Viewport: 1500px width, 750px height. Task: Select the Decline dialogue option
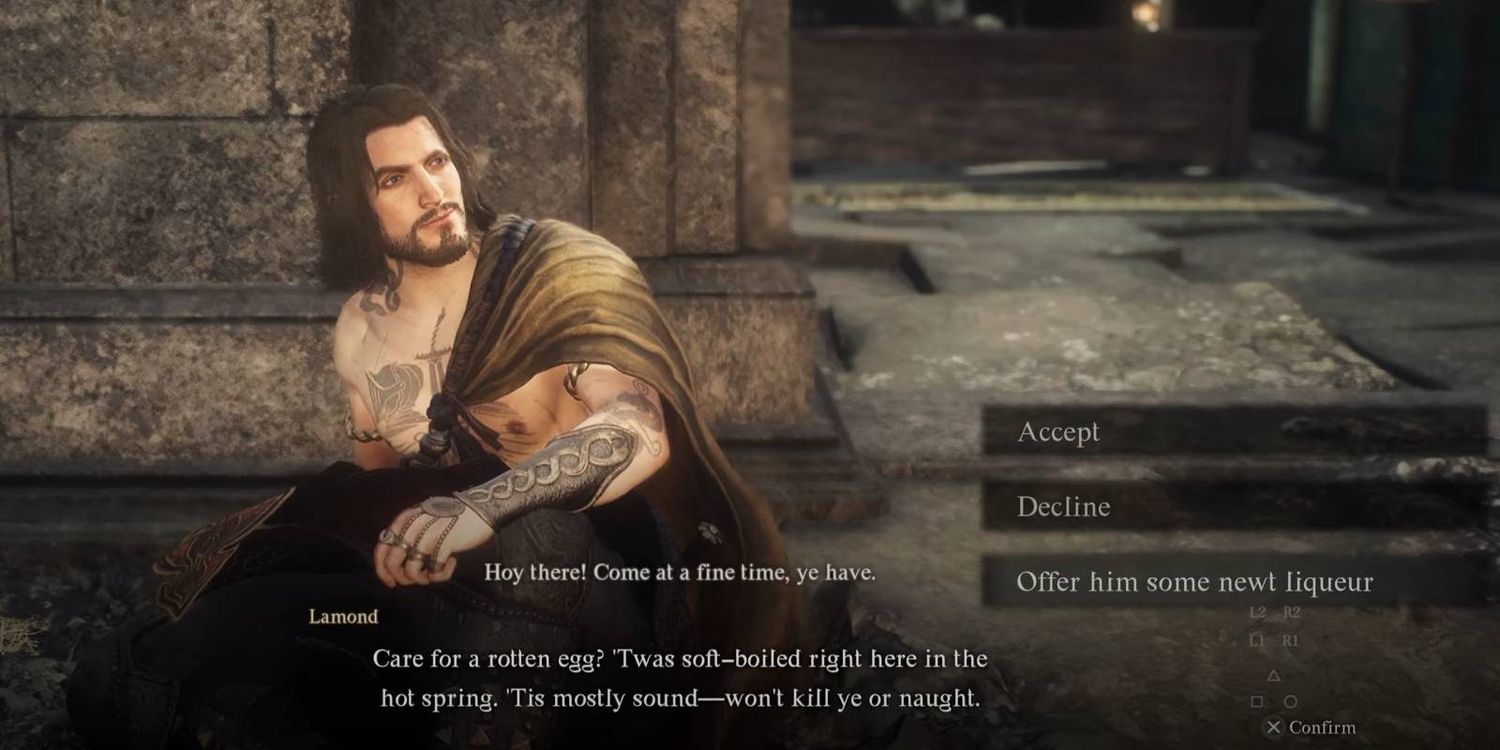click(1063, 507)
